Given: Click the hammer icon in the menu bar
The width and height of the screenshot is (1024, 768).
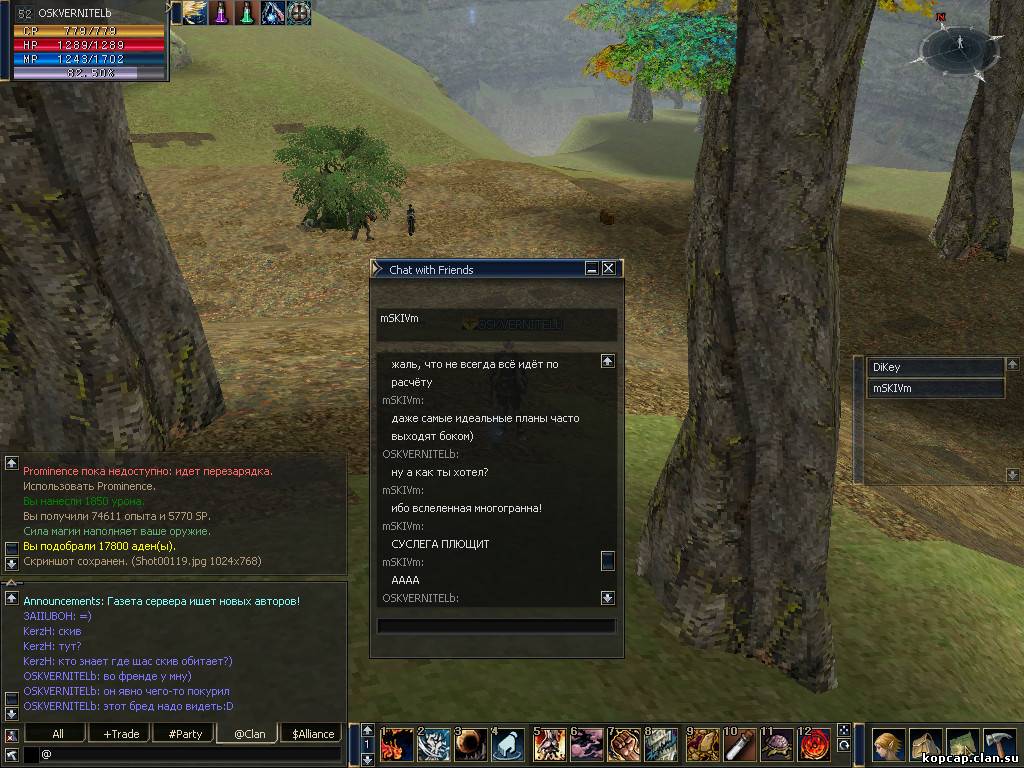Looking at the screenshot, I should pos(1000,745).
